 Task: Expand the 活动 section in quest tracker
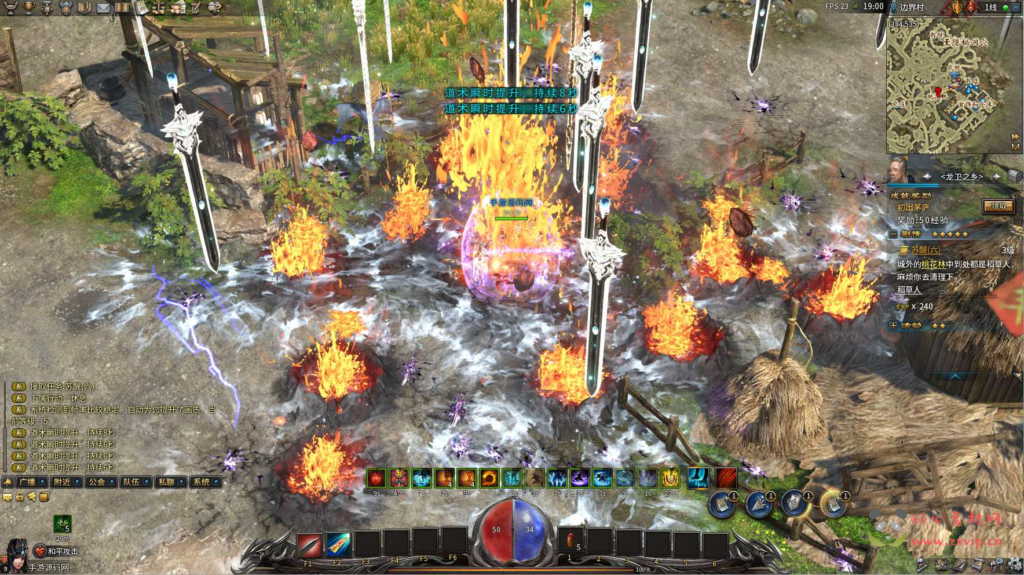click(893, 325)
